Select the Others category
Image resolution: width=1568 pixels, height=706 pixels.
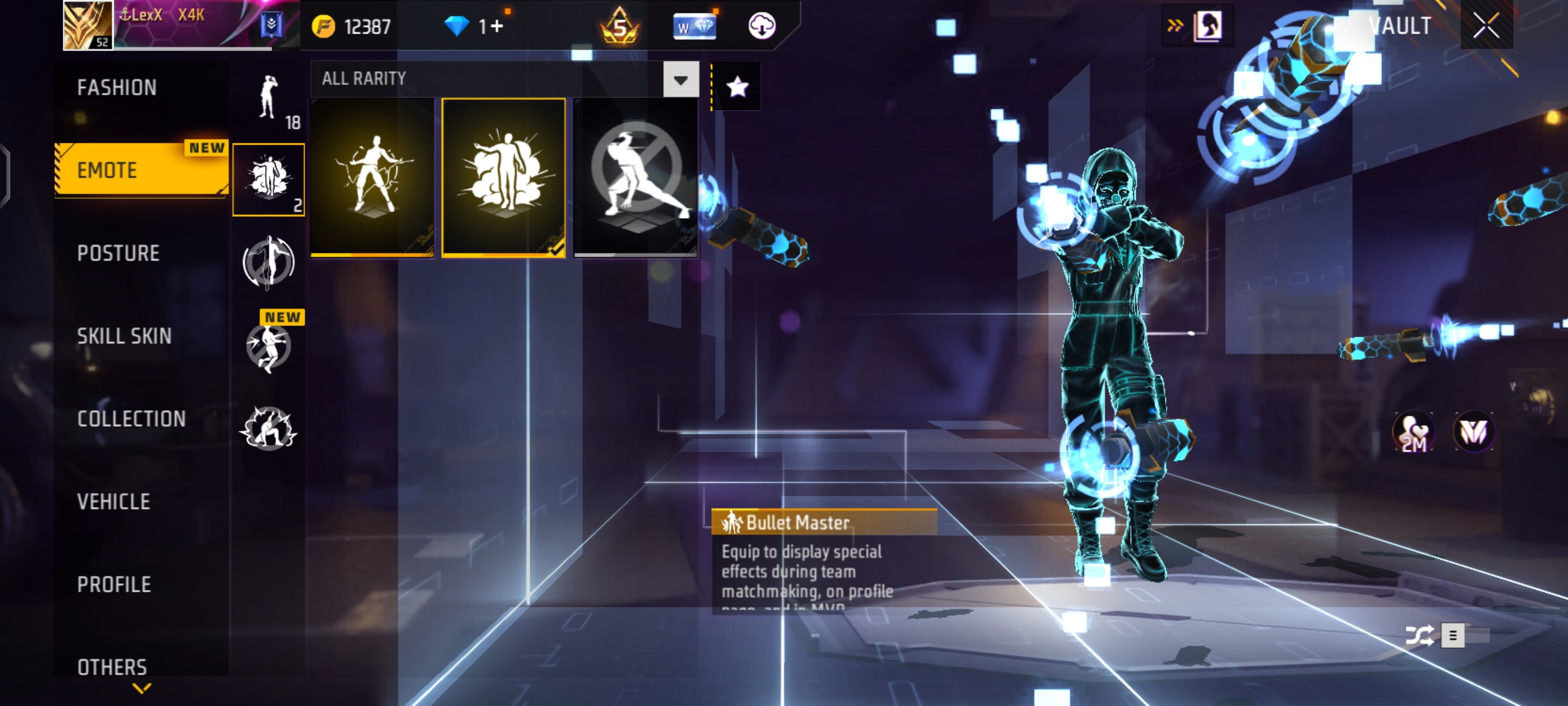click(112, 667)
